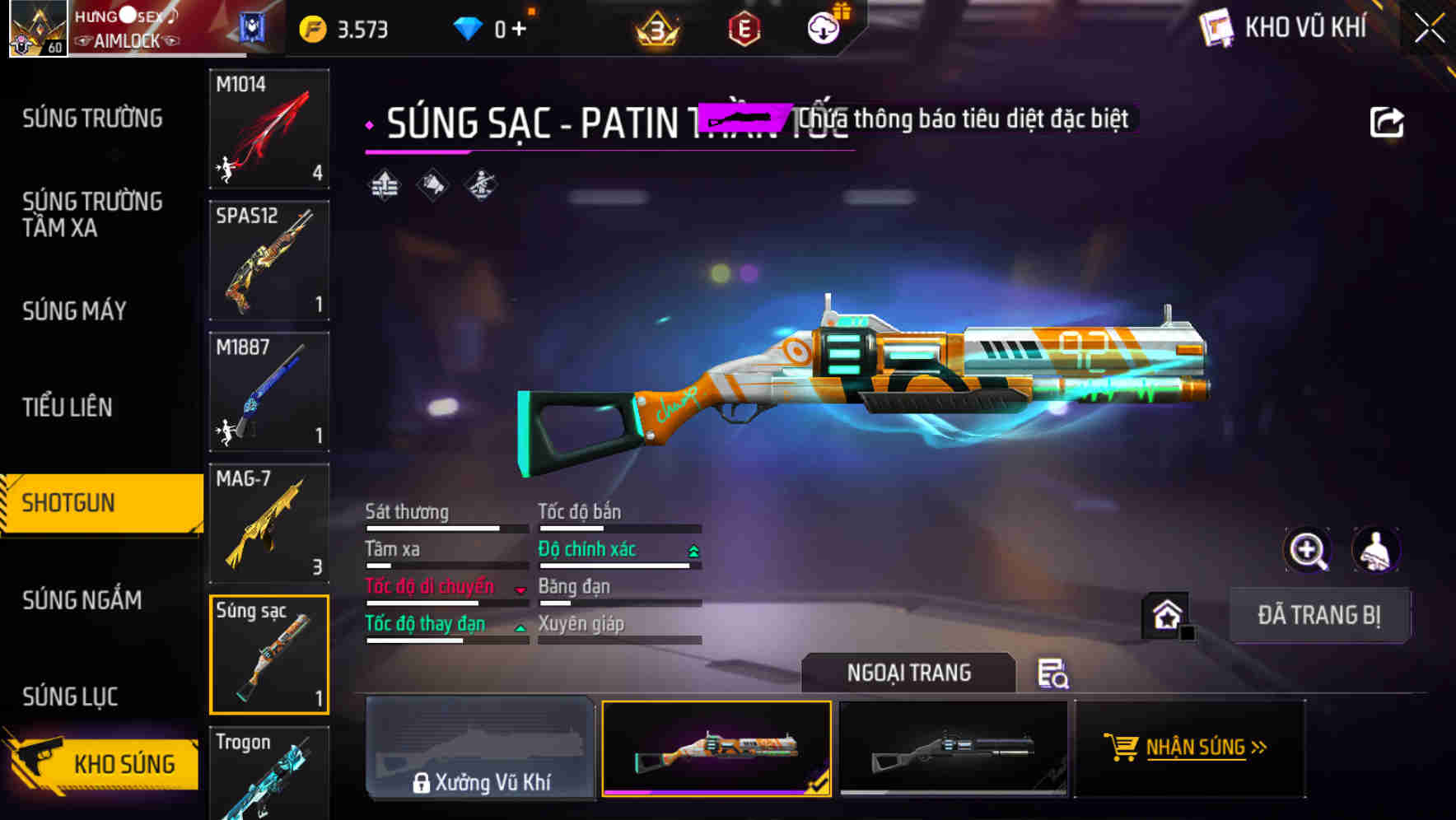Open the character preview icon next to magnifier
1456x820 pixels.
1378,550
